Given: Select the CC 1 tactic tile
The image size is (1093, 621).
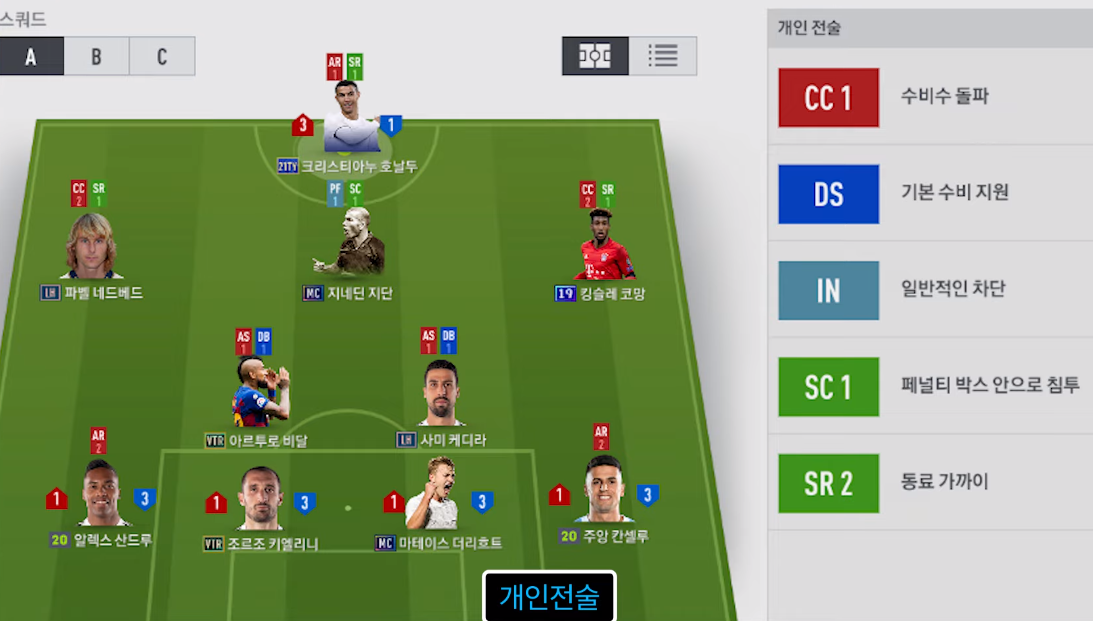Looking at the screenshot, I should point(828,98).
